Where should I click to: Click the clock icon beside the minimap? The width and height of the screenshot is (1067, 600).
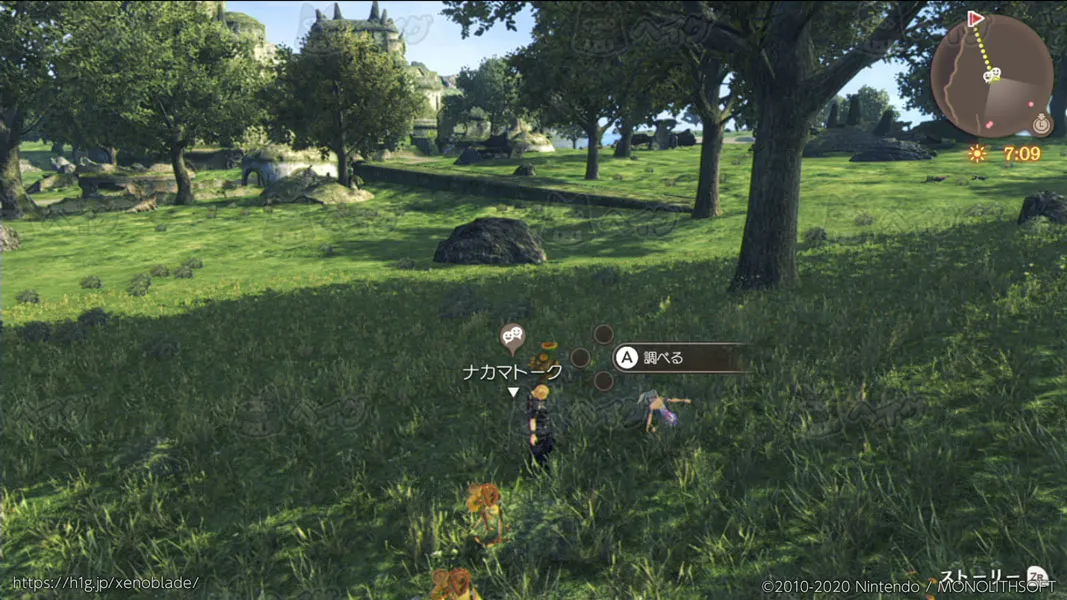pos(1041,125)
